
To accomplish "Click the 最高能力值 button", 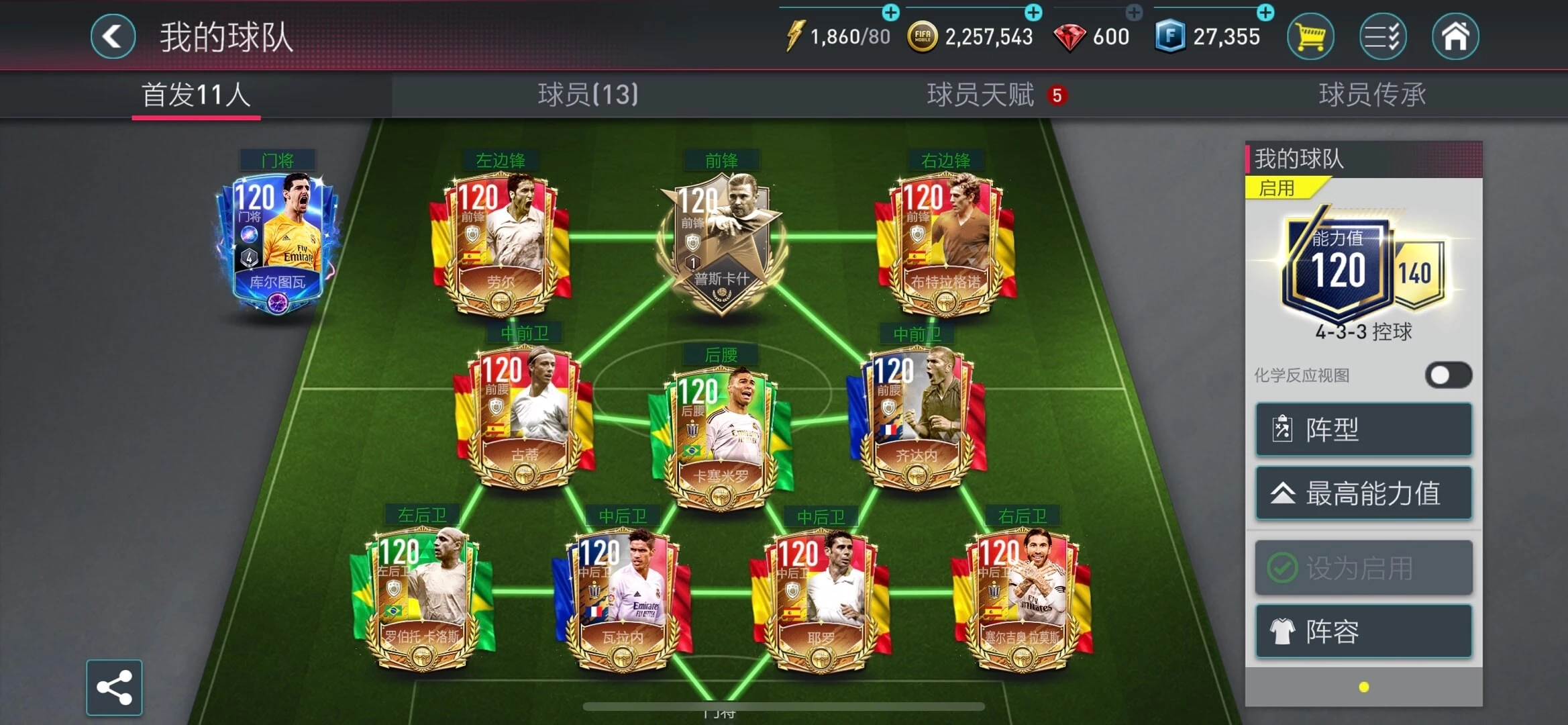I will (x=1362, y=493).
